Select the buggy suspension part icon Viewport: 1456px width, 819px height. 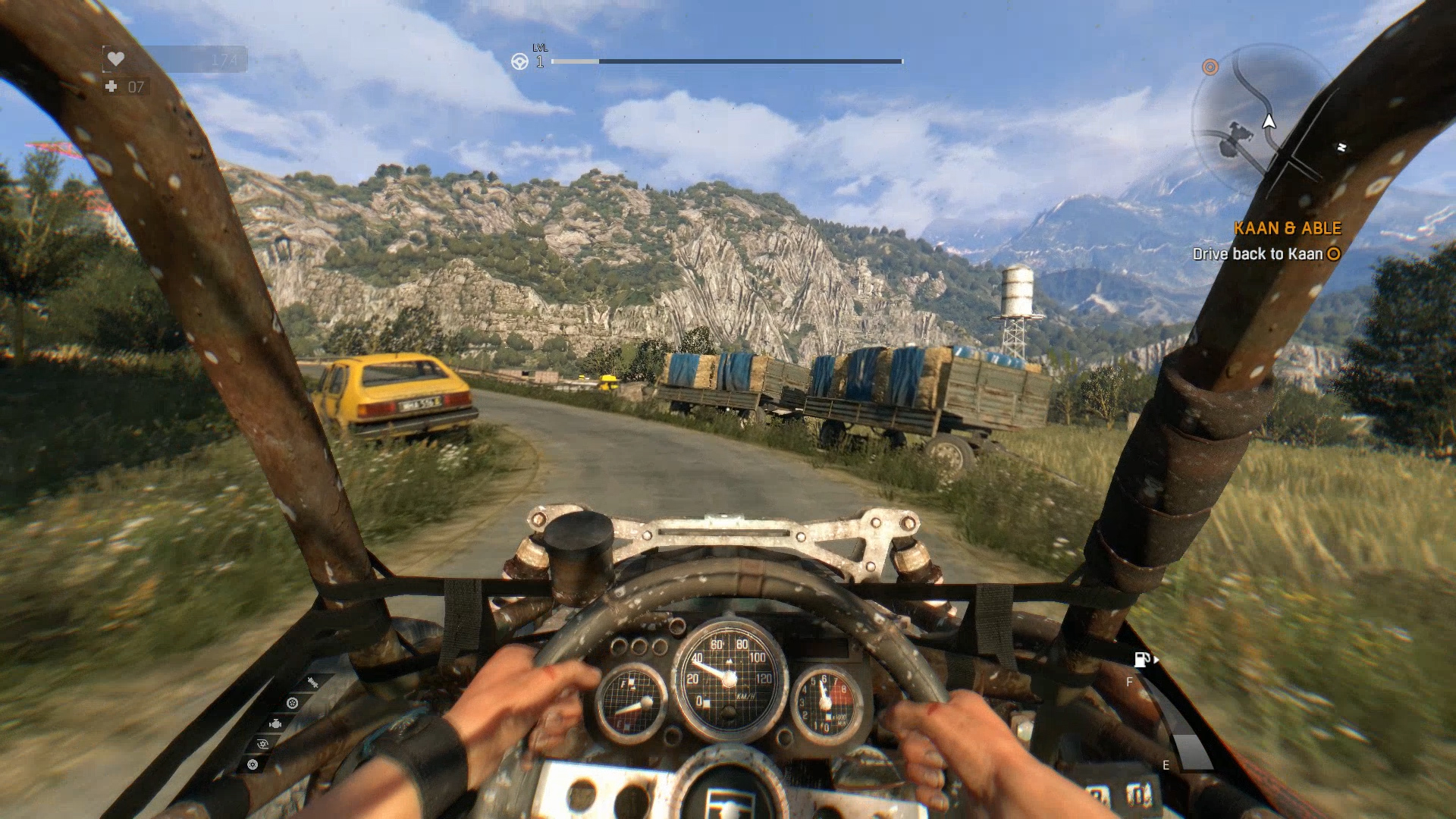311,683
